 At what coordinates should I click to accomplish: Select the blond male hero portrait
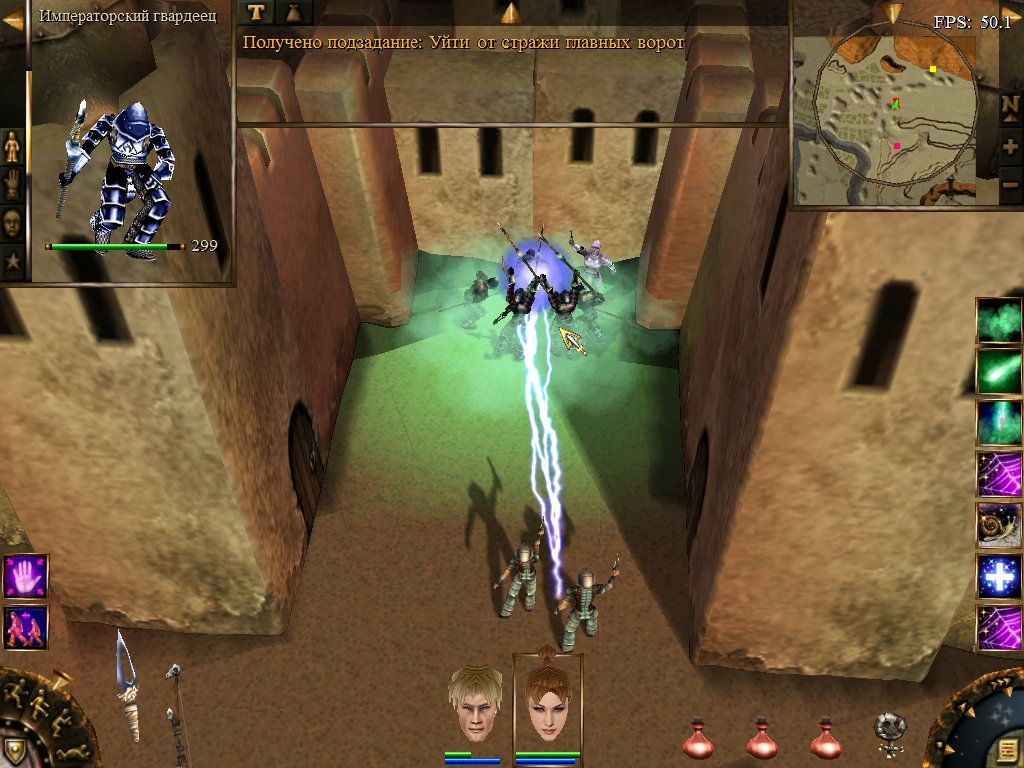(x=475, y=704)
